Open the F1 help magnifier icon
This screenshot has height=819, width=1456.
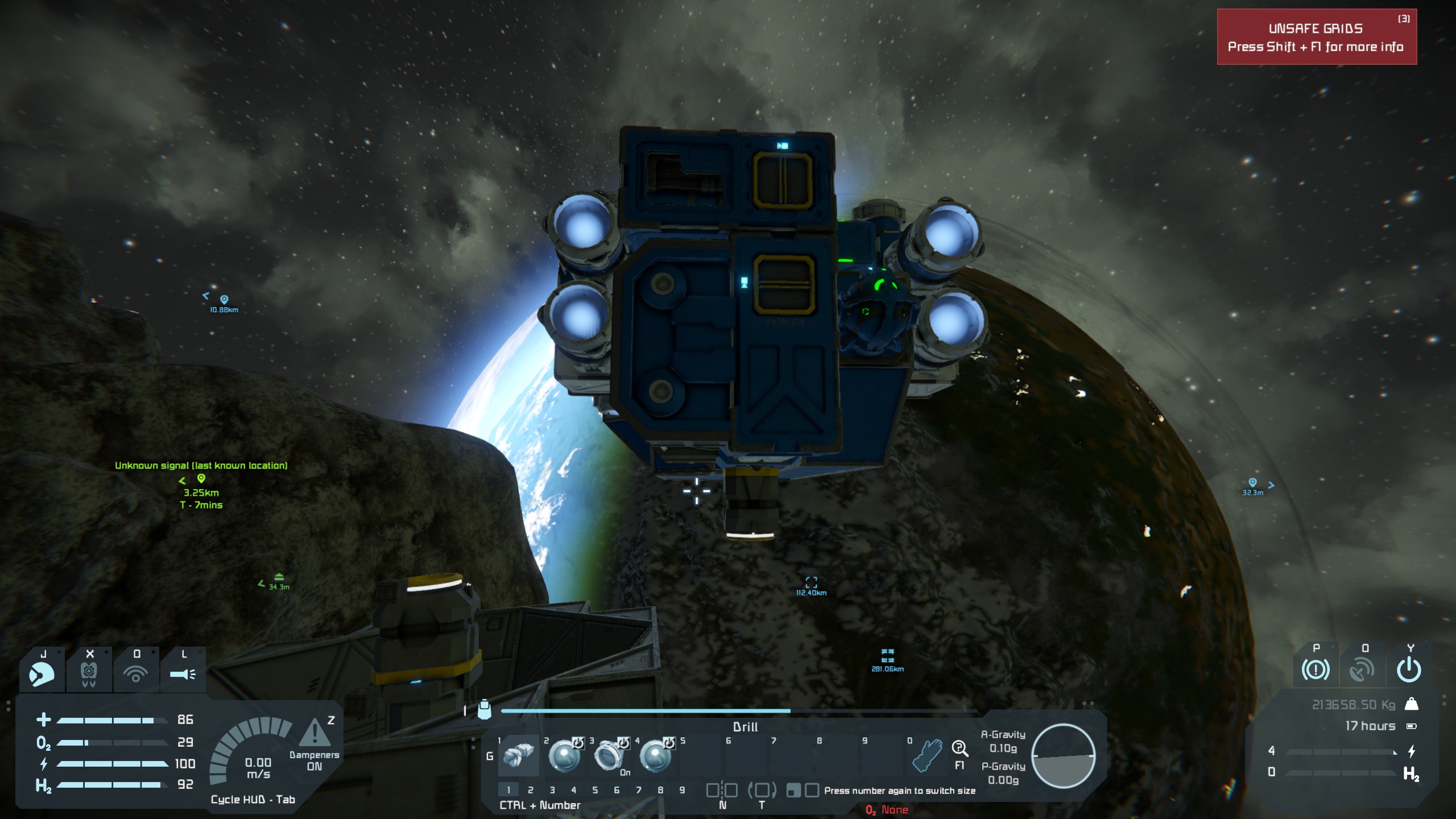click(959, 749)
